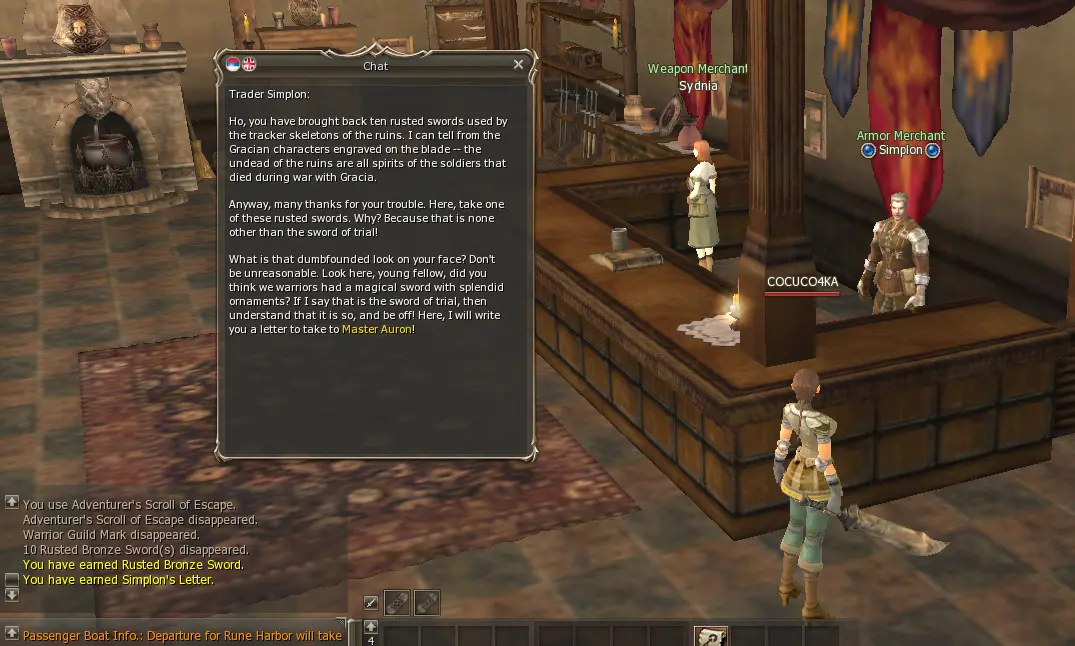Switch dialogue language to English flag

[249, 65]
